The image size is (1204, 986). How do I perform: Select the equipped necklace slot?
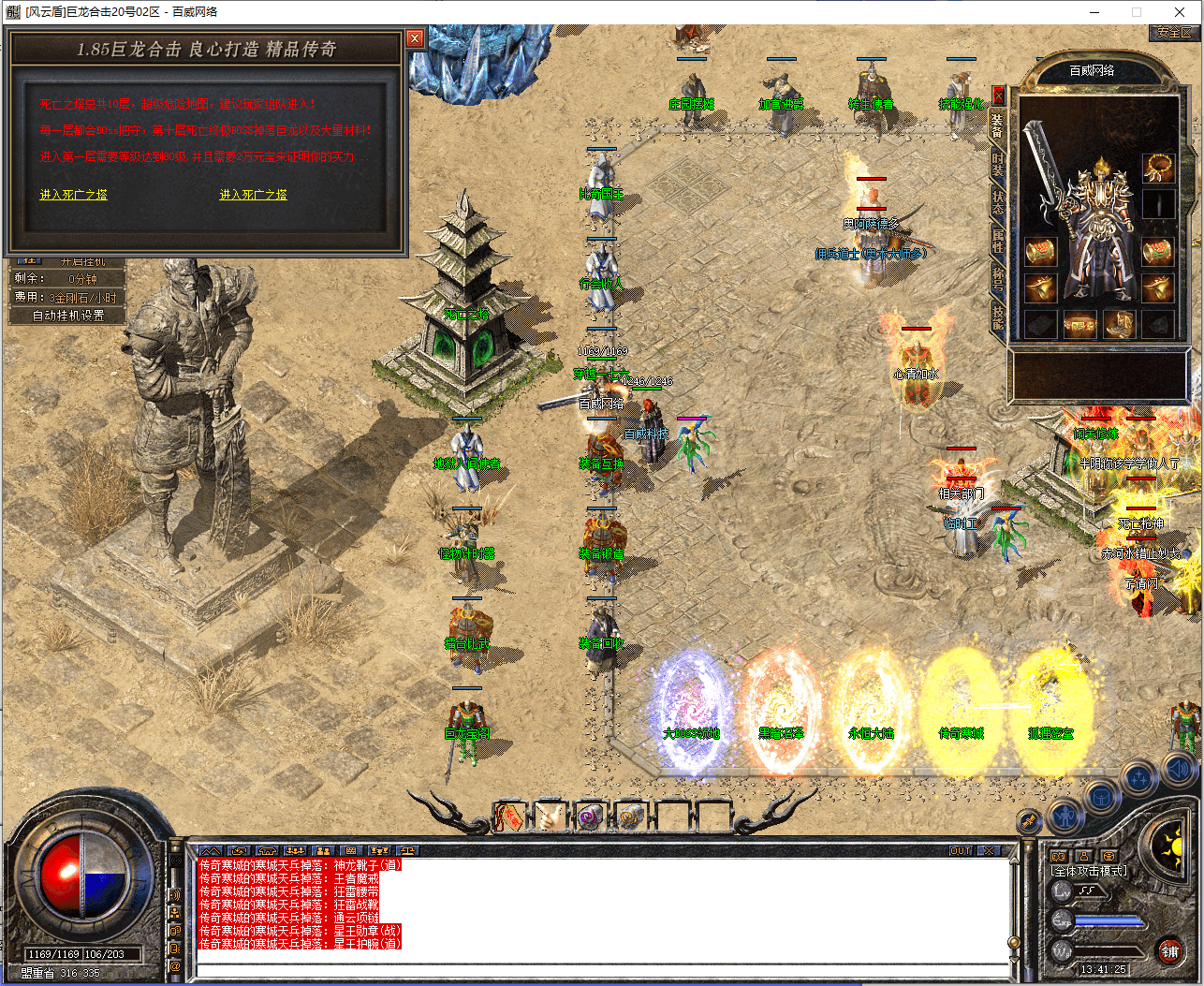click(1158, 169)
